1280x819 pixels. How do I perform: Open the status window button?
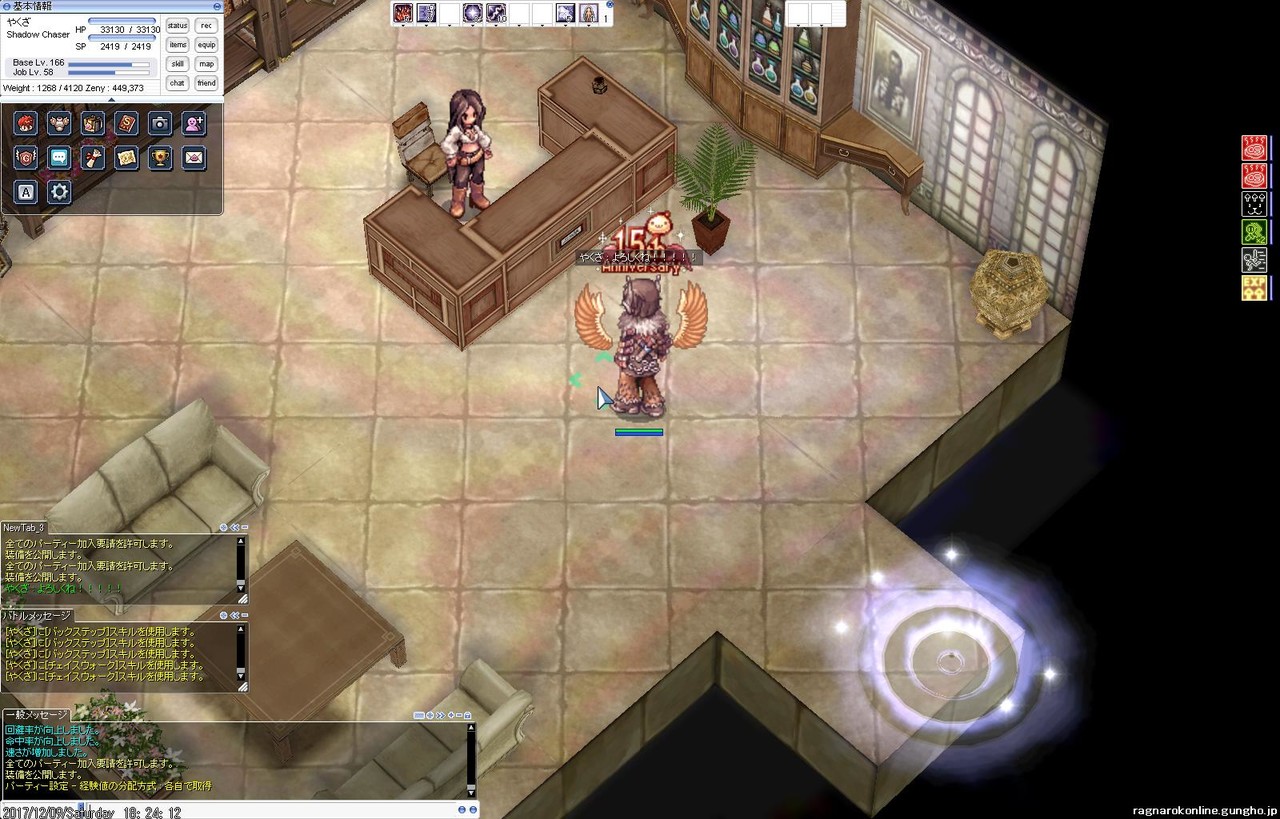click(x=178, y=26)
